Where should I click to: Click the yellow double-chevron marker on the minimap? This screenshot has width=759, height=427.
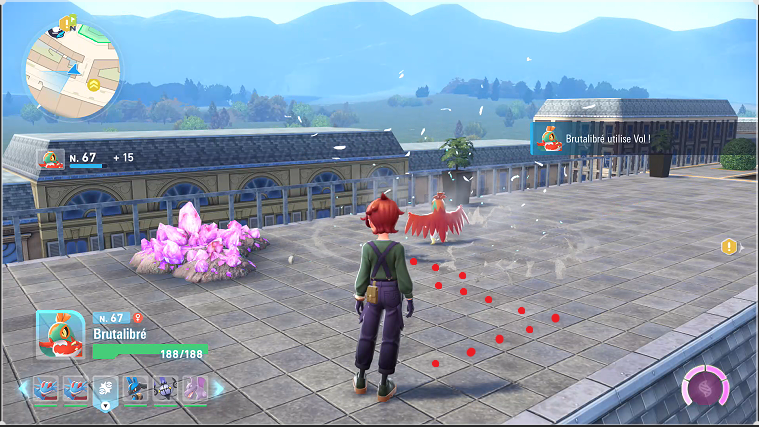(93, 85)
